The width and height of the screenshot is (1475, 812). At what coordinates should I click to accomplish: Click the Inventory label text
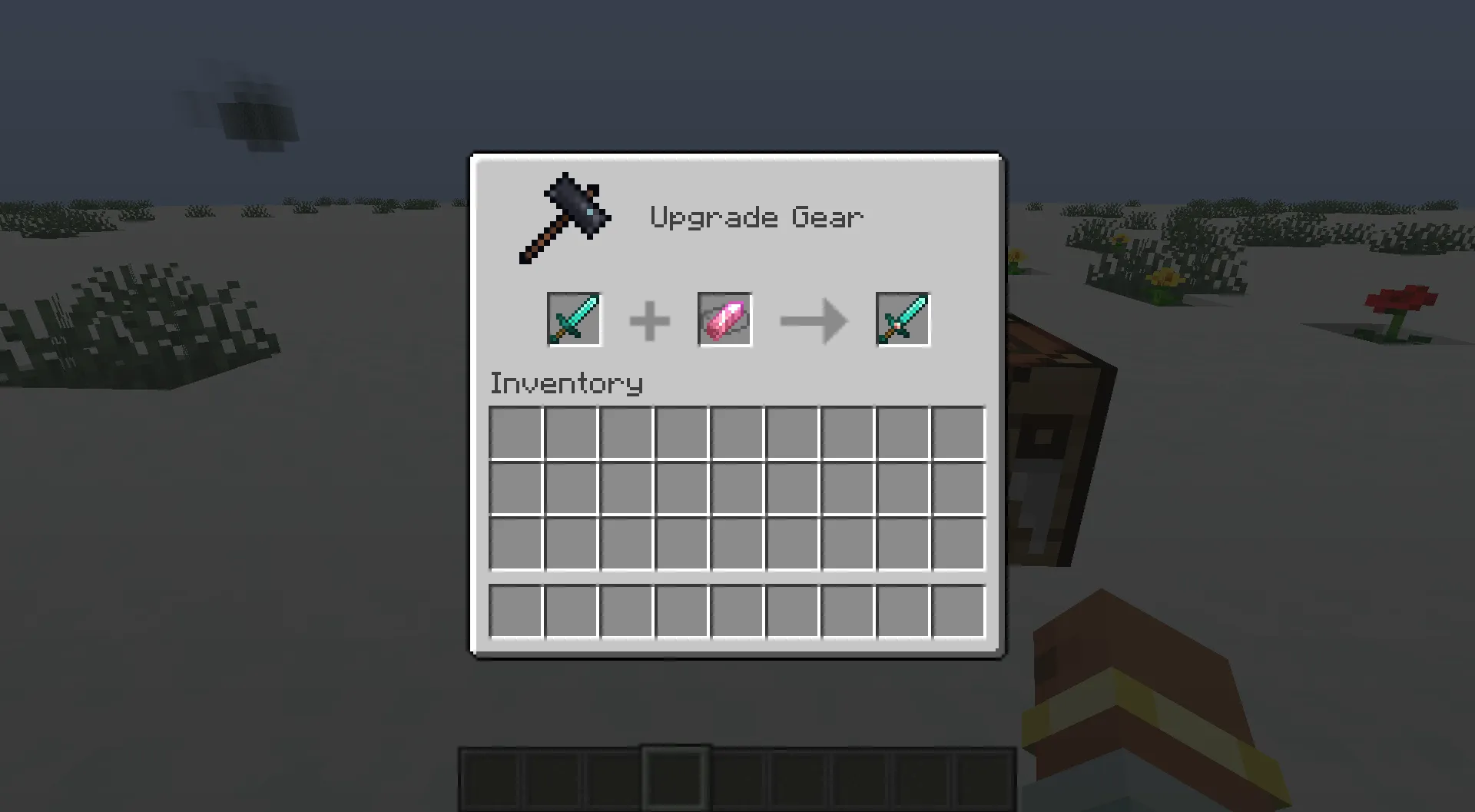tap(566, 383)
